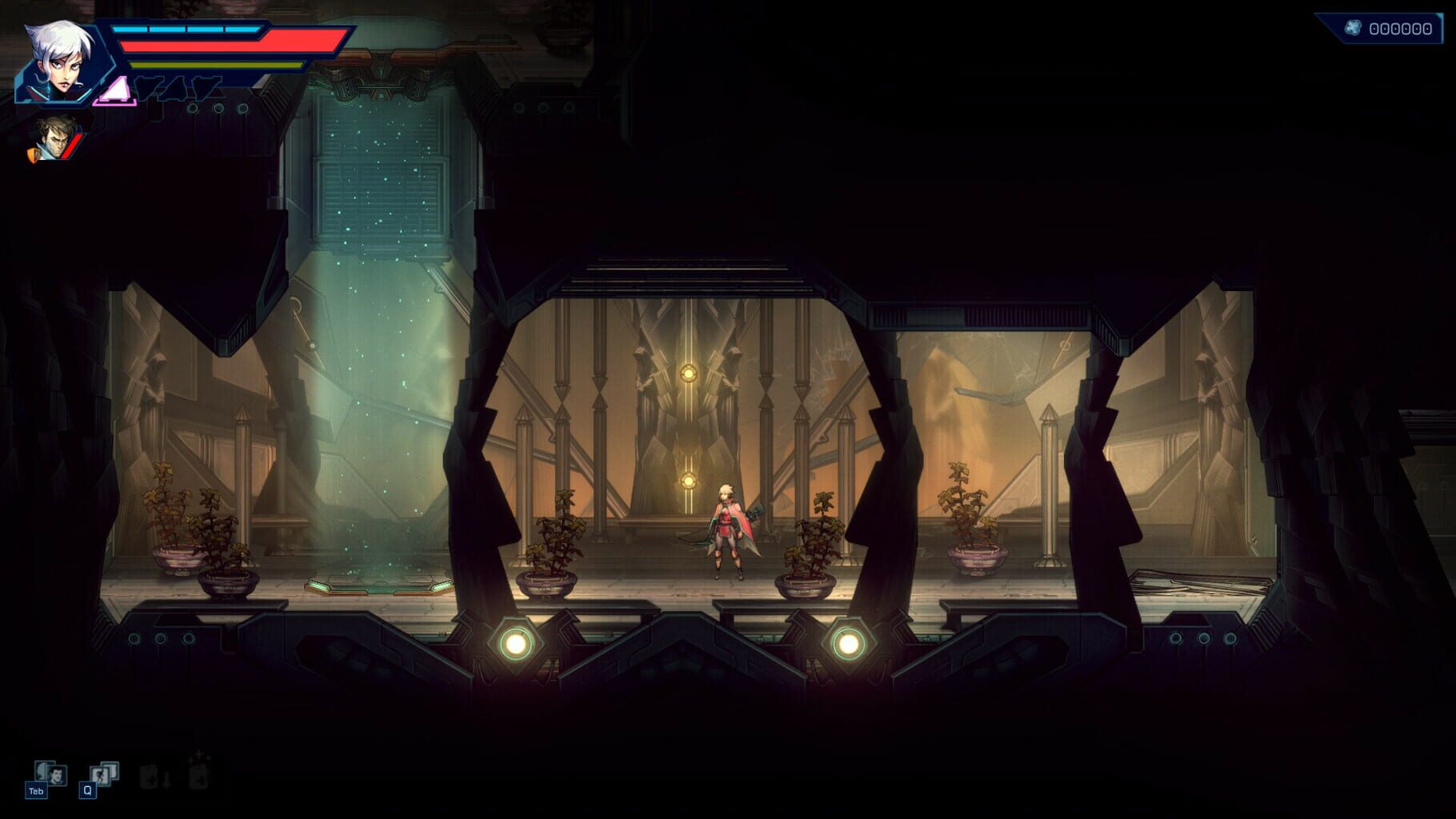
Task: Select the first greyed-out locked skill card slot
Action: tap(150, 777)
